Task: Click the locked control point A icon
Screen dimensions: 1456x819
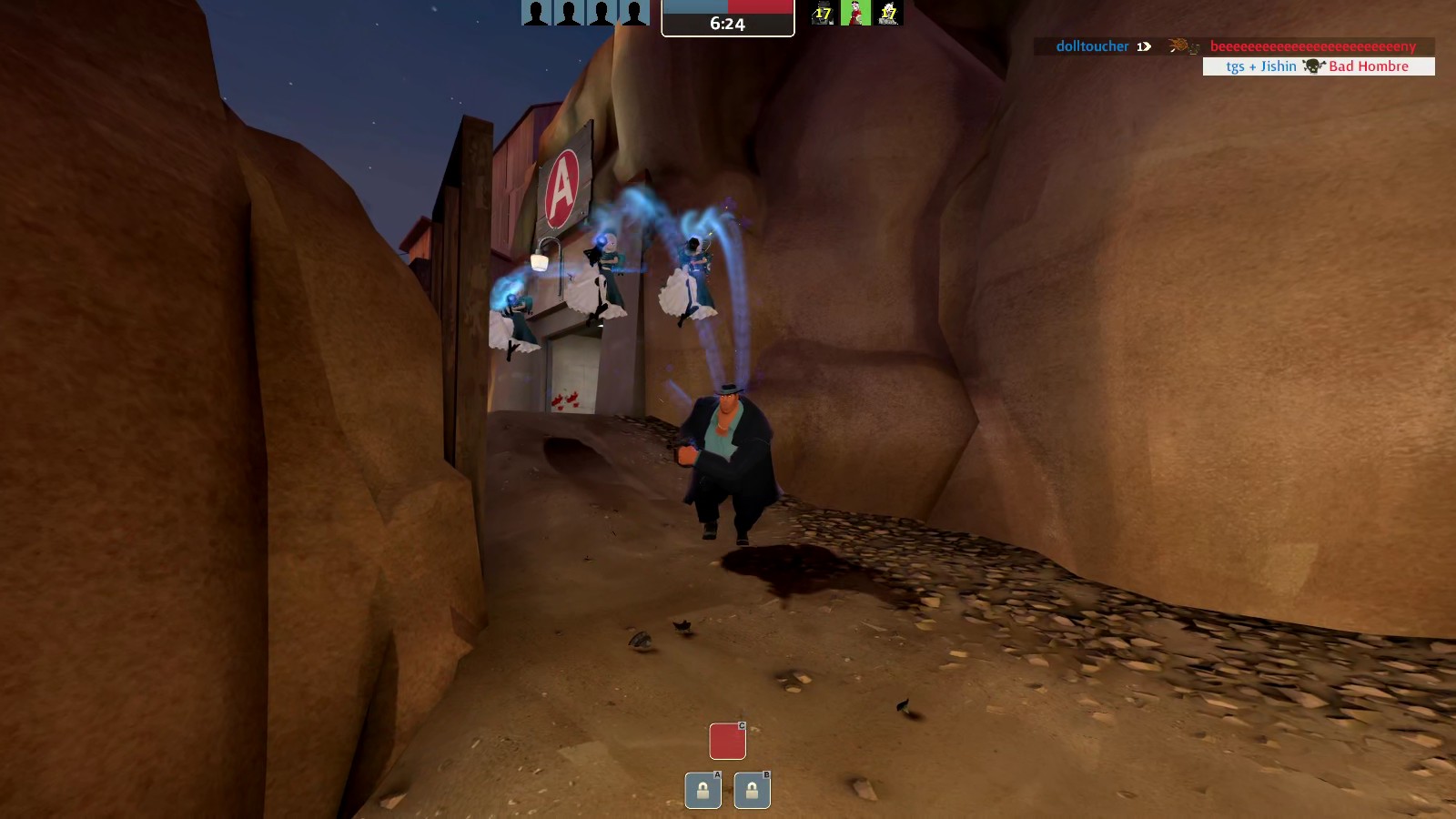Action: [x=703, y=791]
